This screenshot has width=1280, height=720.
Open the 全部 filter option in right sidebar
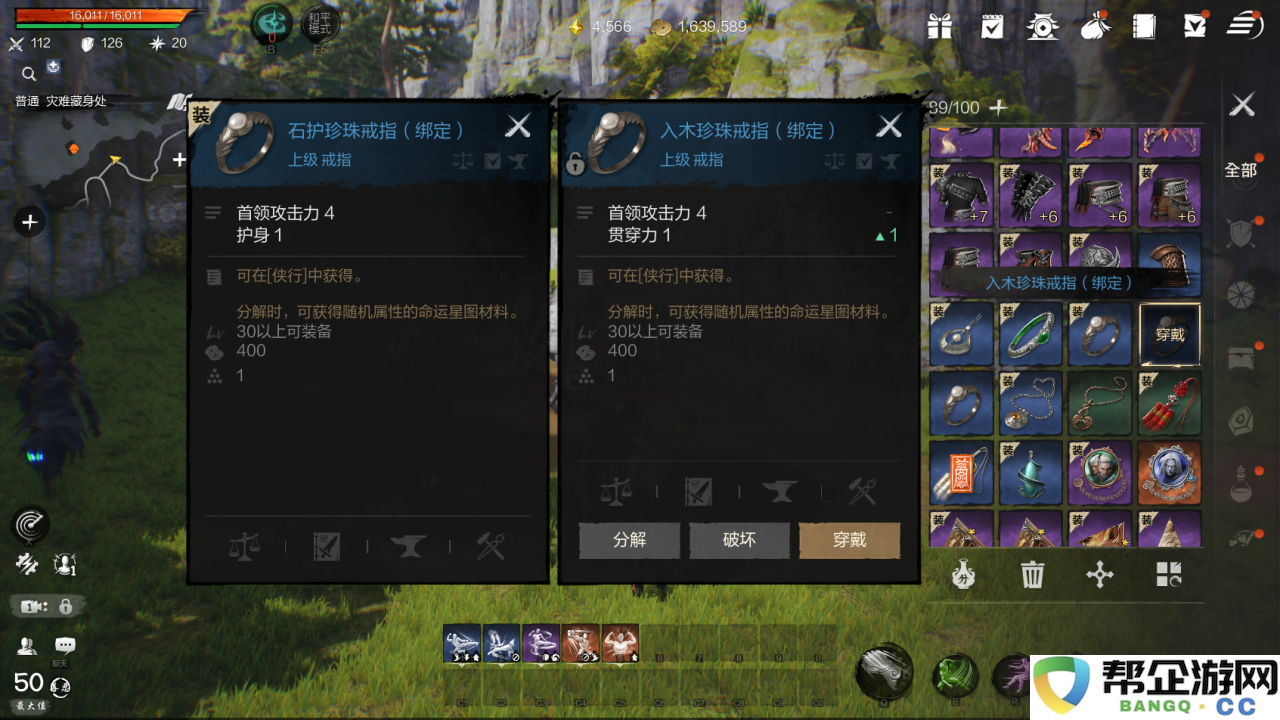(x=1240, y=171)
